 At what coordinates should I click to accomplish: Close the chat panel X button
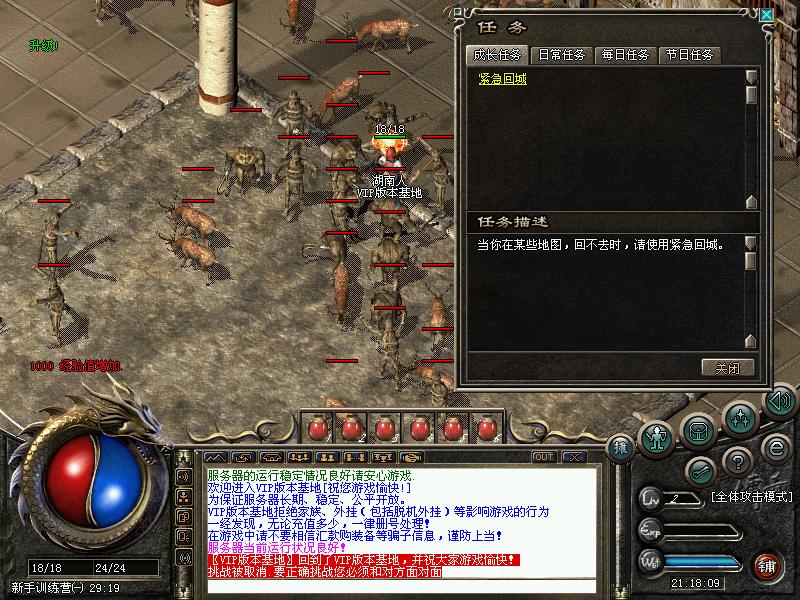[573, 457]
